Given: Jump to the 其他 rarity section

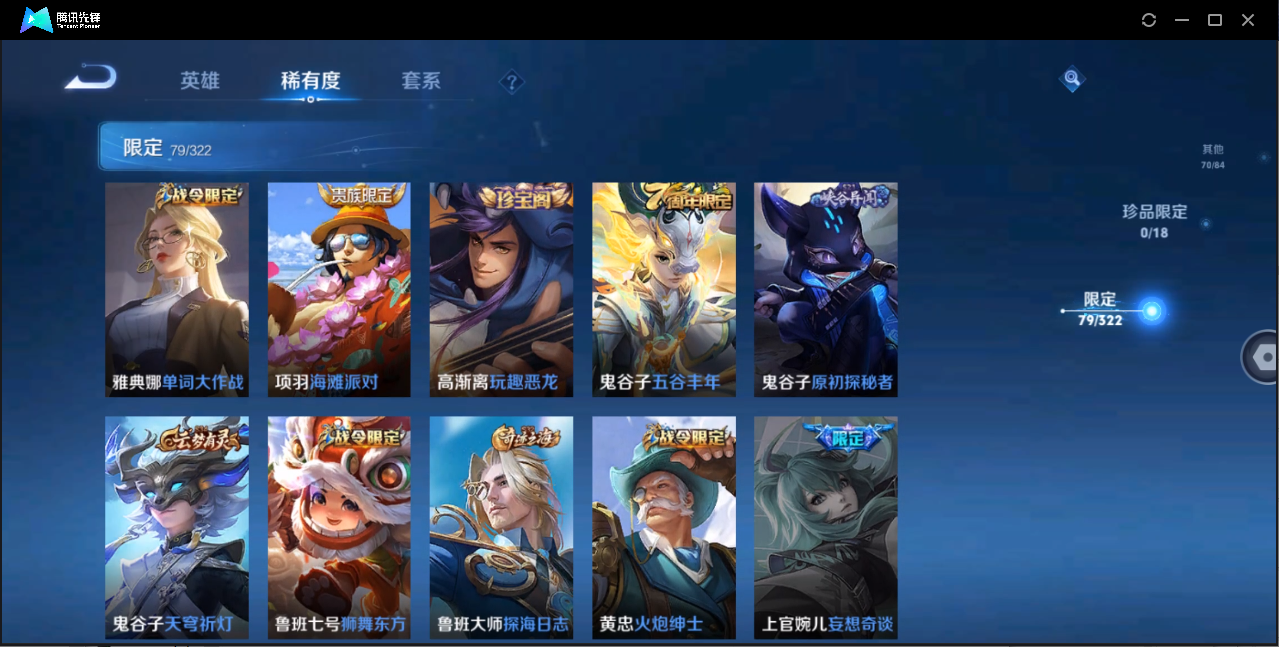Looking at the screenshot, I should coord(1212,156).
